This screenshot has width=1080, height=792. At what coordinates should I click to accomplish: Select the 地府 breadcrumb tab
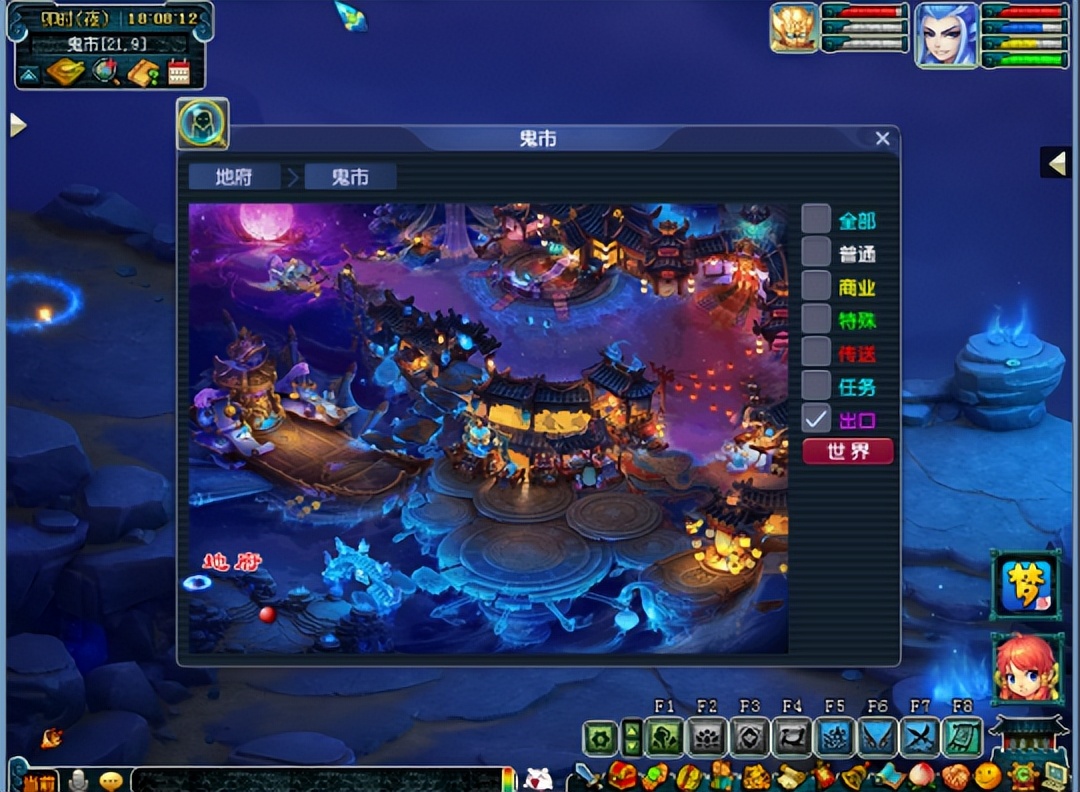point(234,177)
